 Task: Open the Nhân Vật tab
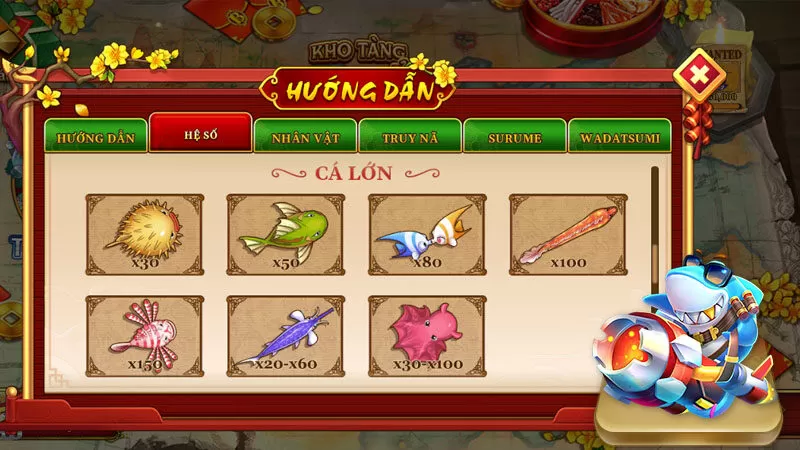[304, 137]
